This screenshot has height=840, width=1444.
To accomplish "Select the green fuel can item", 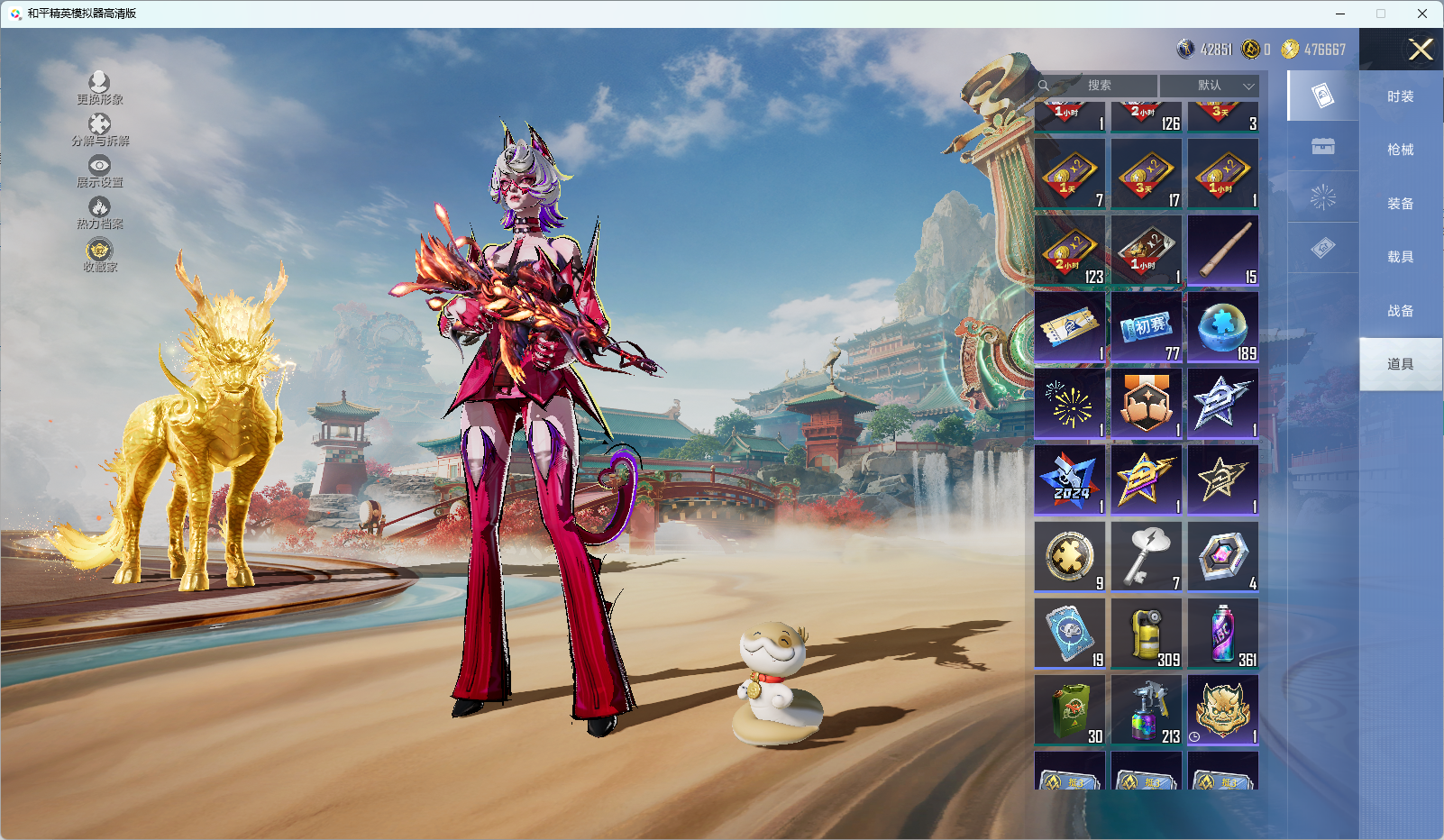I will pos(1070,710).
